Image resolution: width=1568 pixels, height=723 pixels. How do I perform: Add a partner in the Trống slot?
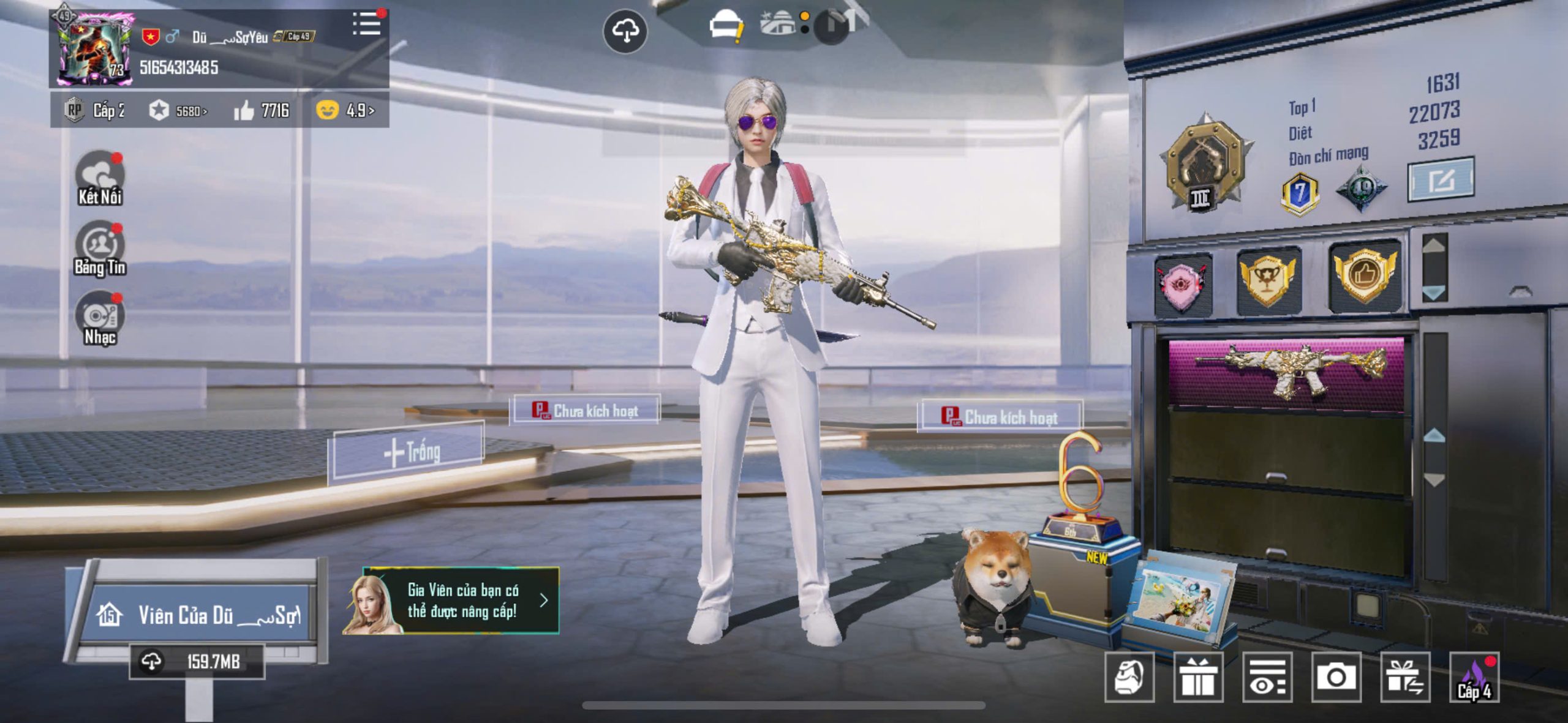(x=409, y=452)
